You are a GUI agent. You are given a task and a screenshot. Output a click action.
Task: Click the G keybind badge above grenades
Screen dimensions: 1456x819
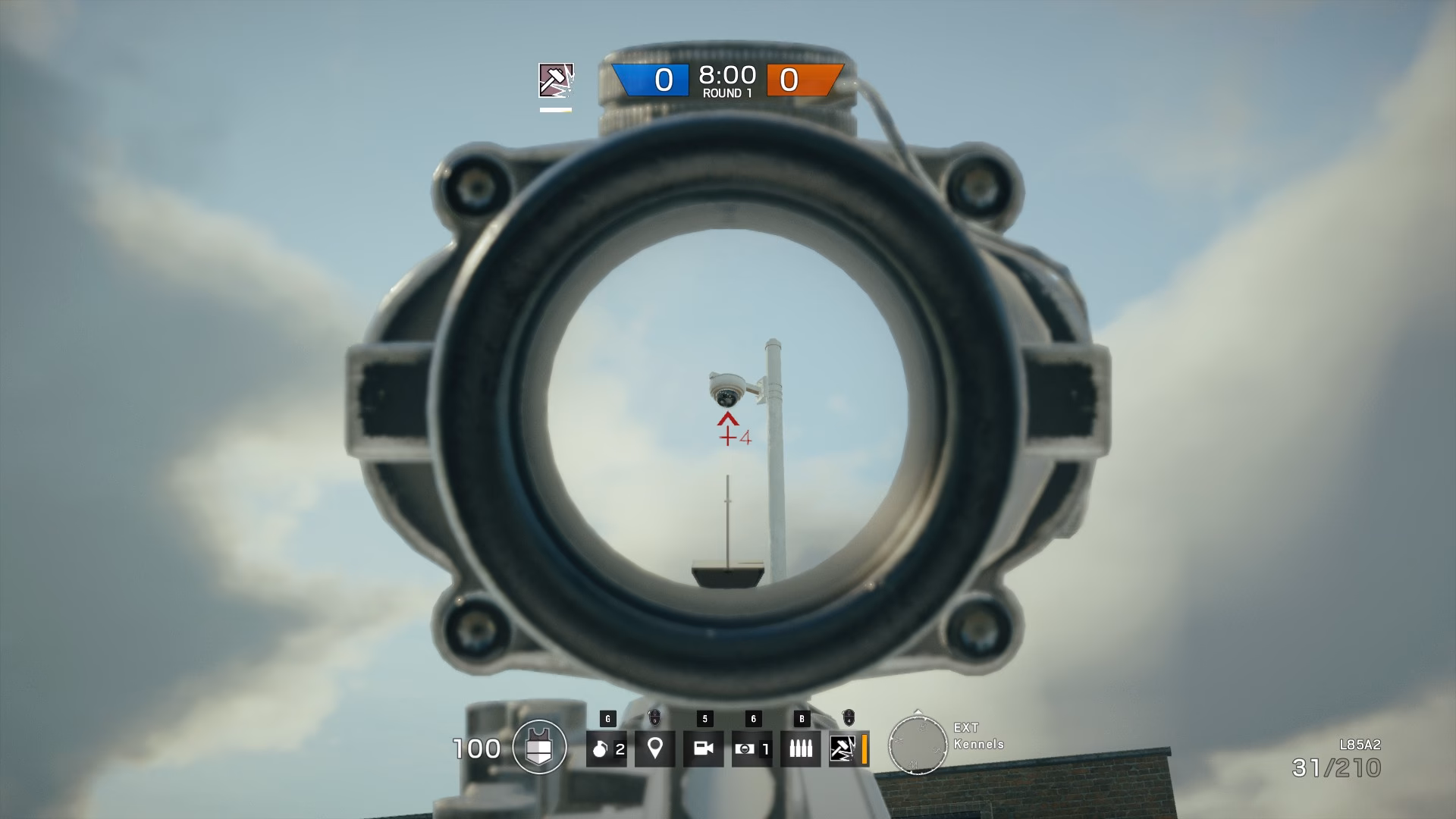[x=608, y=718]
